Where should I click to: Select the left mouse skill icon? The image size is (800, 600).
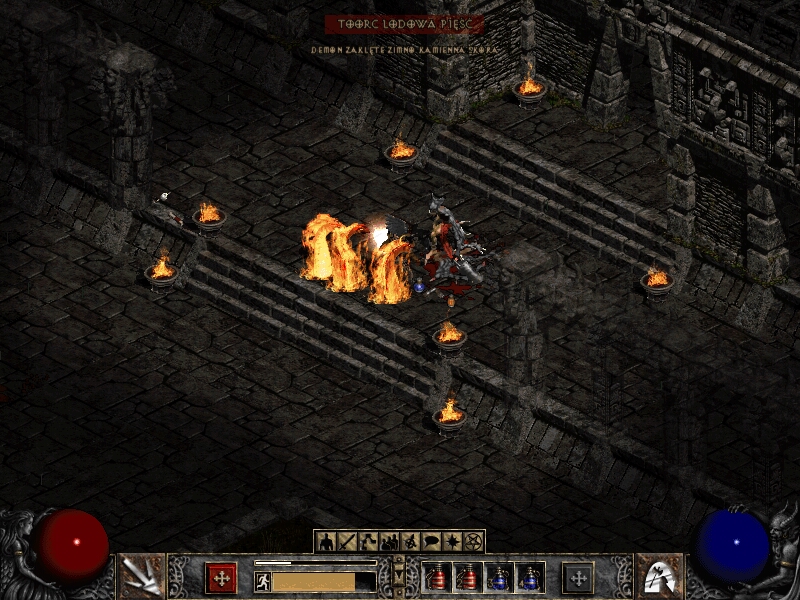(141, 576)
